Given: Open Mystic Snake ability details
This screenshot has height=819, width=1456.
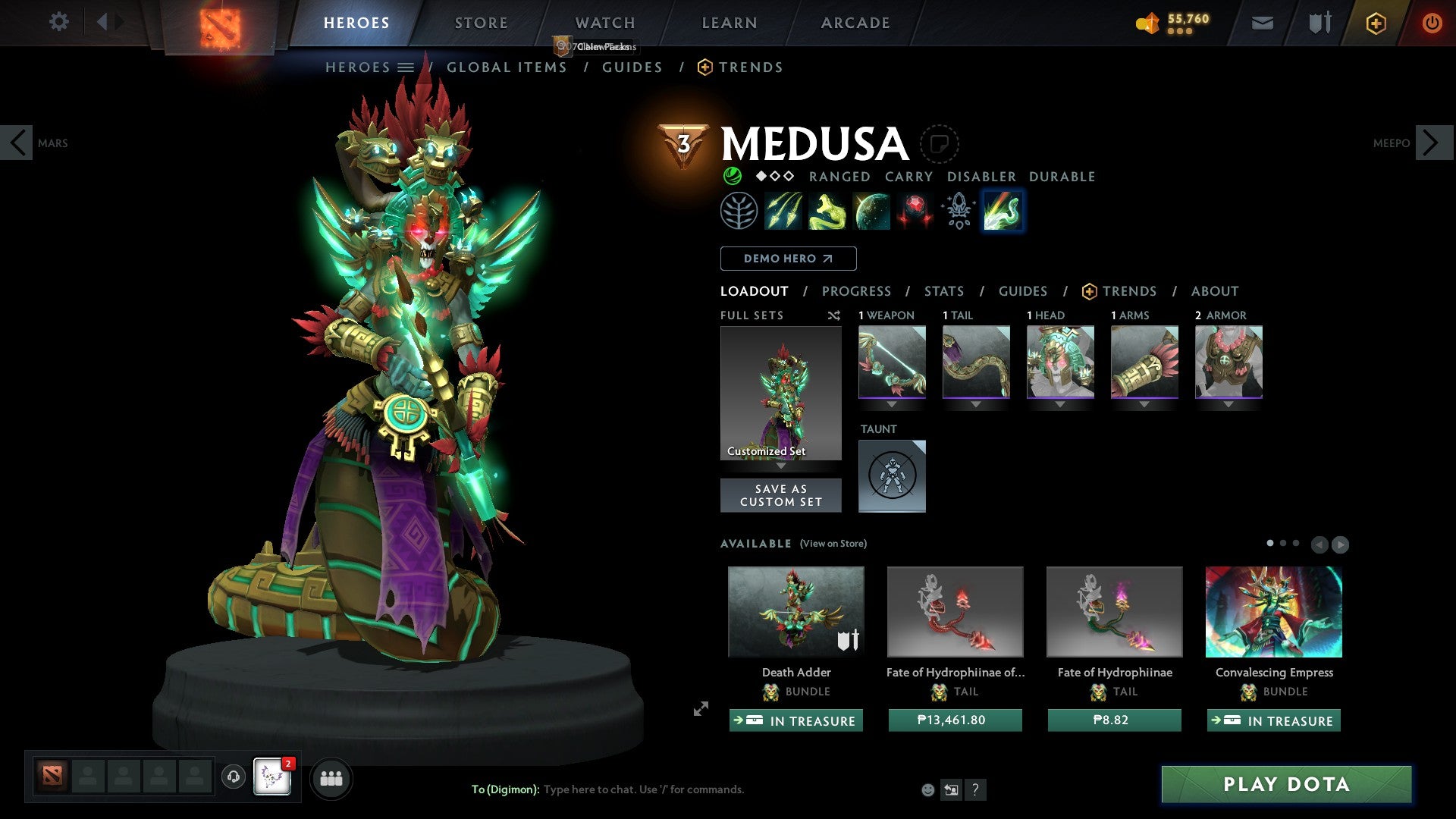Looking at the screenshot, I should [x=827, y=210].
